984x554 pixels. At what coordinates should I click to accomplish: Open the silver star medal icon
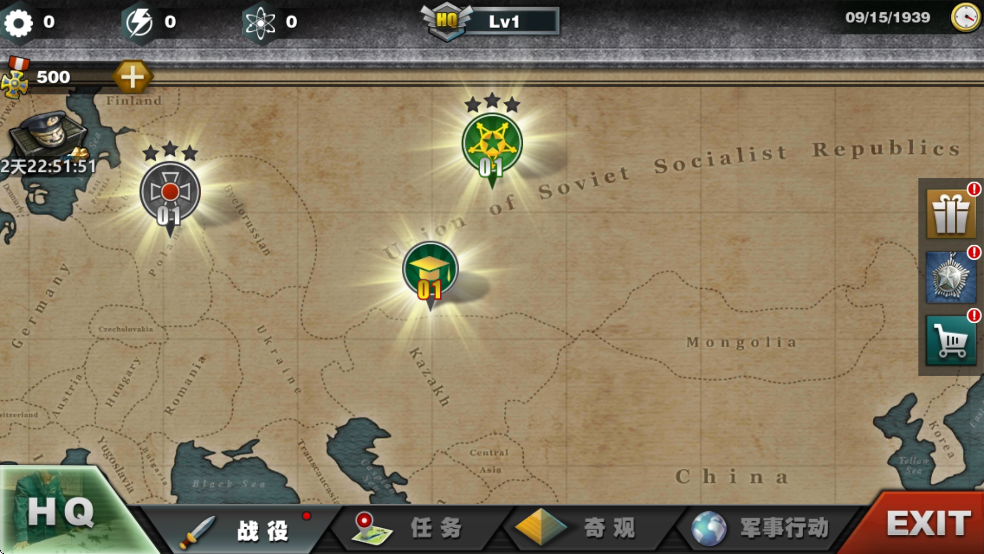[x=950, y=278]
